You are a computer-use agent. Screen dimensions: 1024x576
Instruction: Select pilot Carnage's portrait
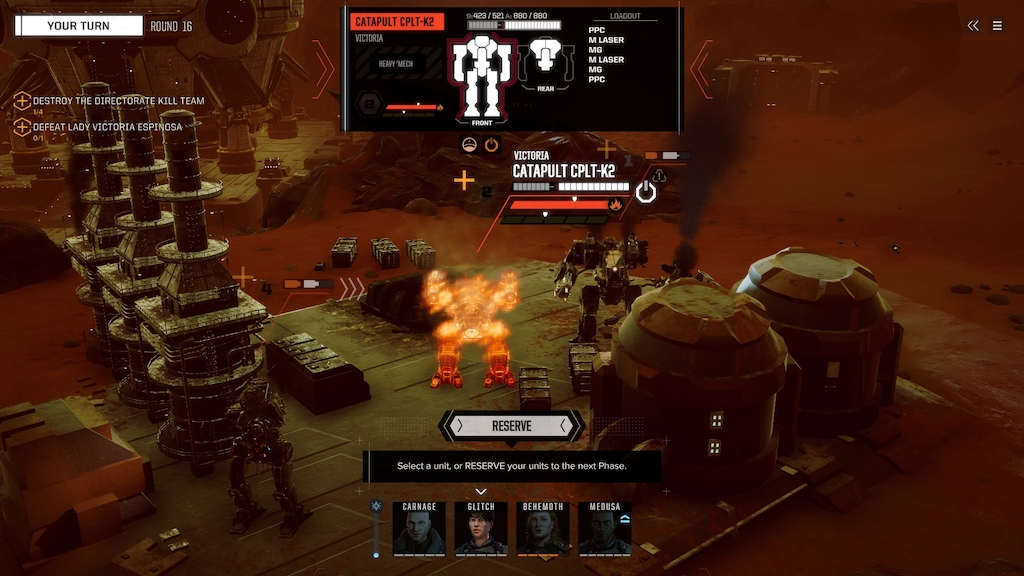click(x=419, y=528)
